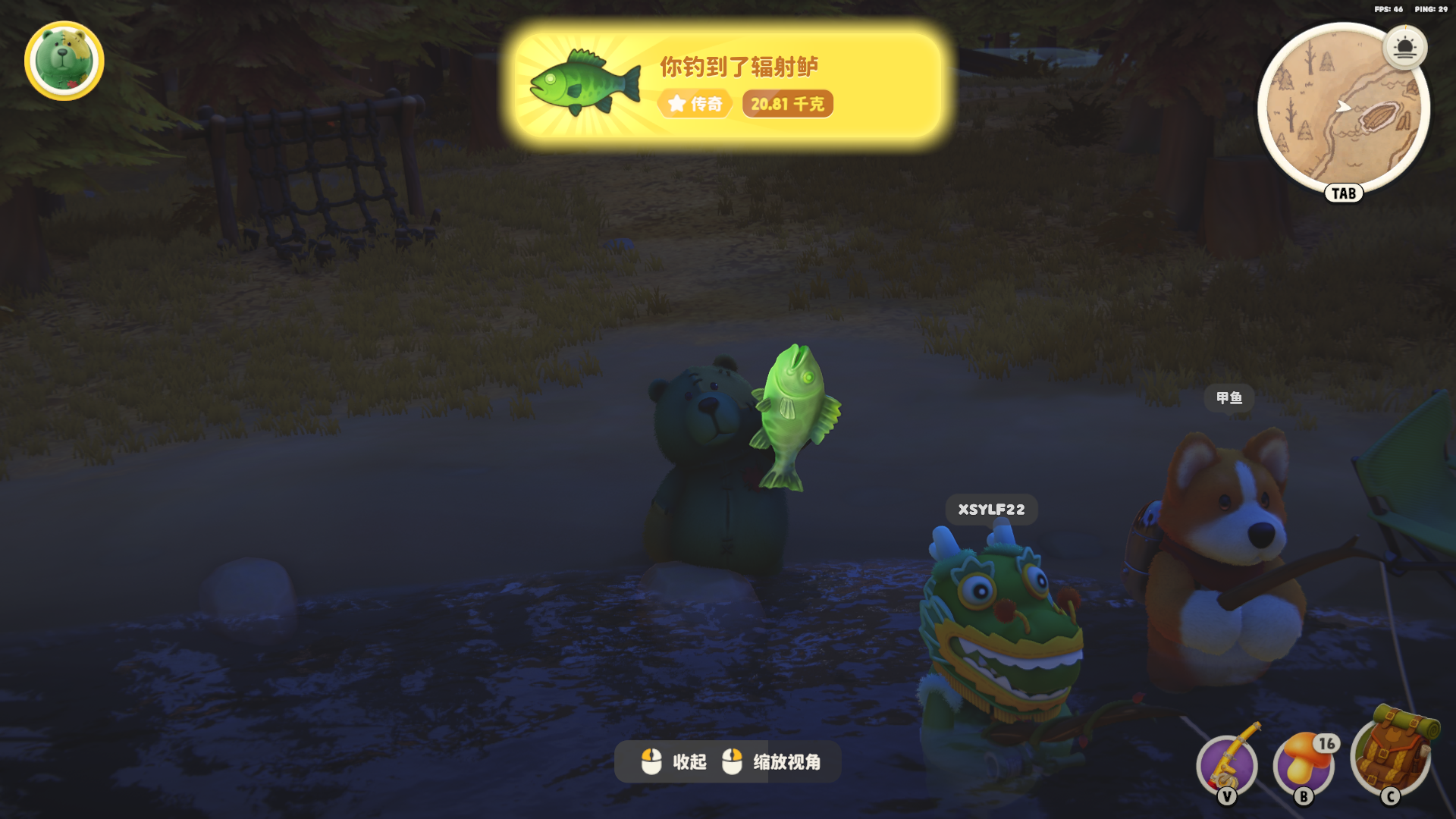Click the caught fish notification banner

728,85
